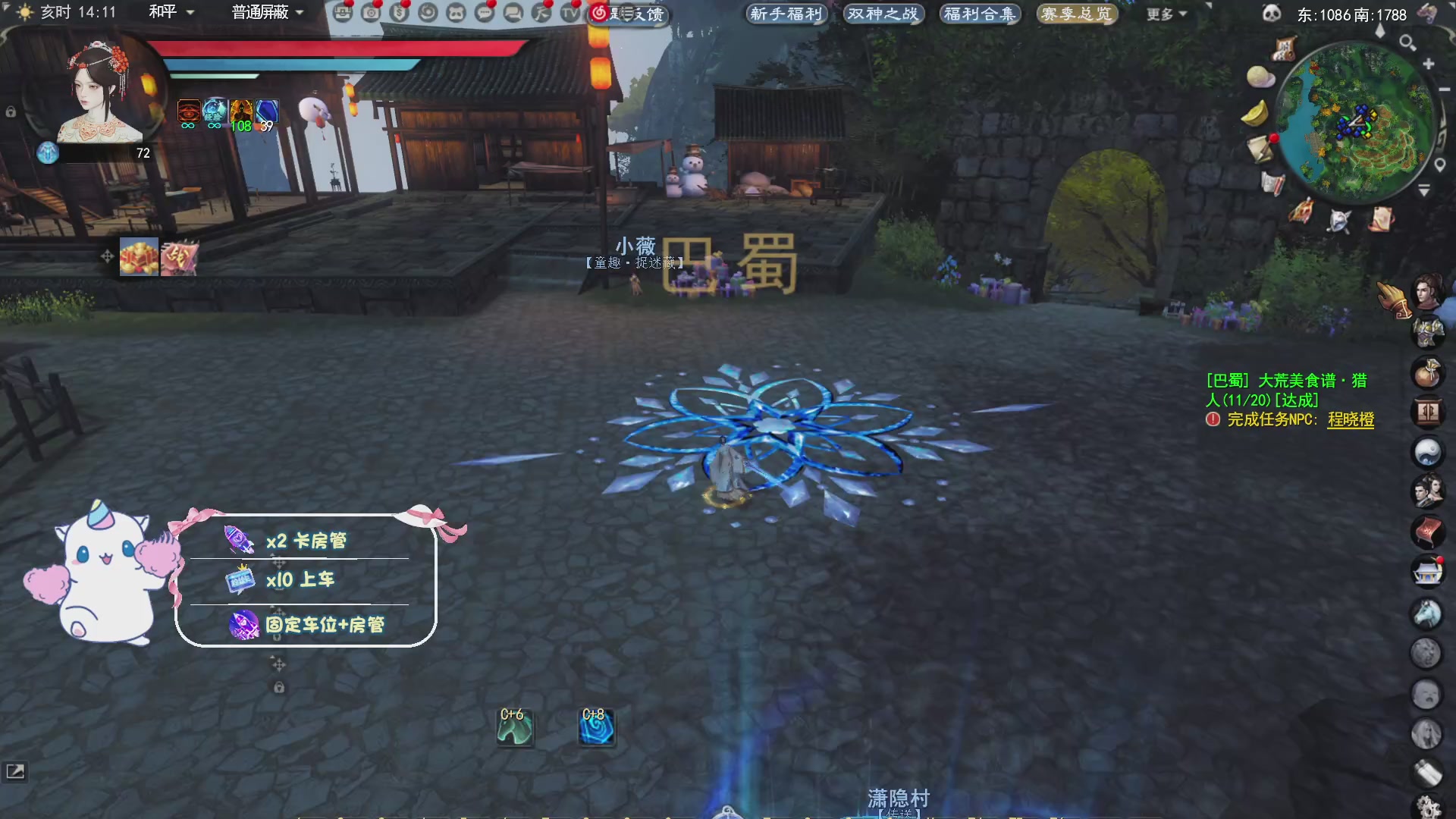Viewport: 1456px width, 819px height.
Task: Toggle the padlock to lock the character frame
Action: (11, 111)
